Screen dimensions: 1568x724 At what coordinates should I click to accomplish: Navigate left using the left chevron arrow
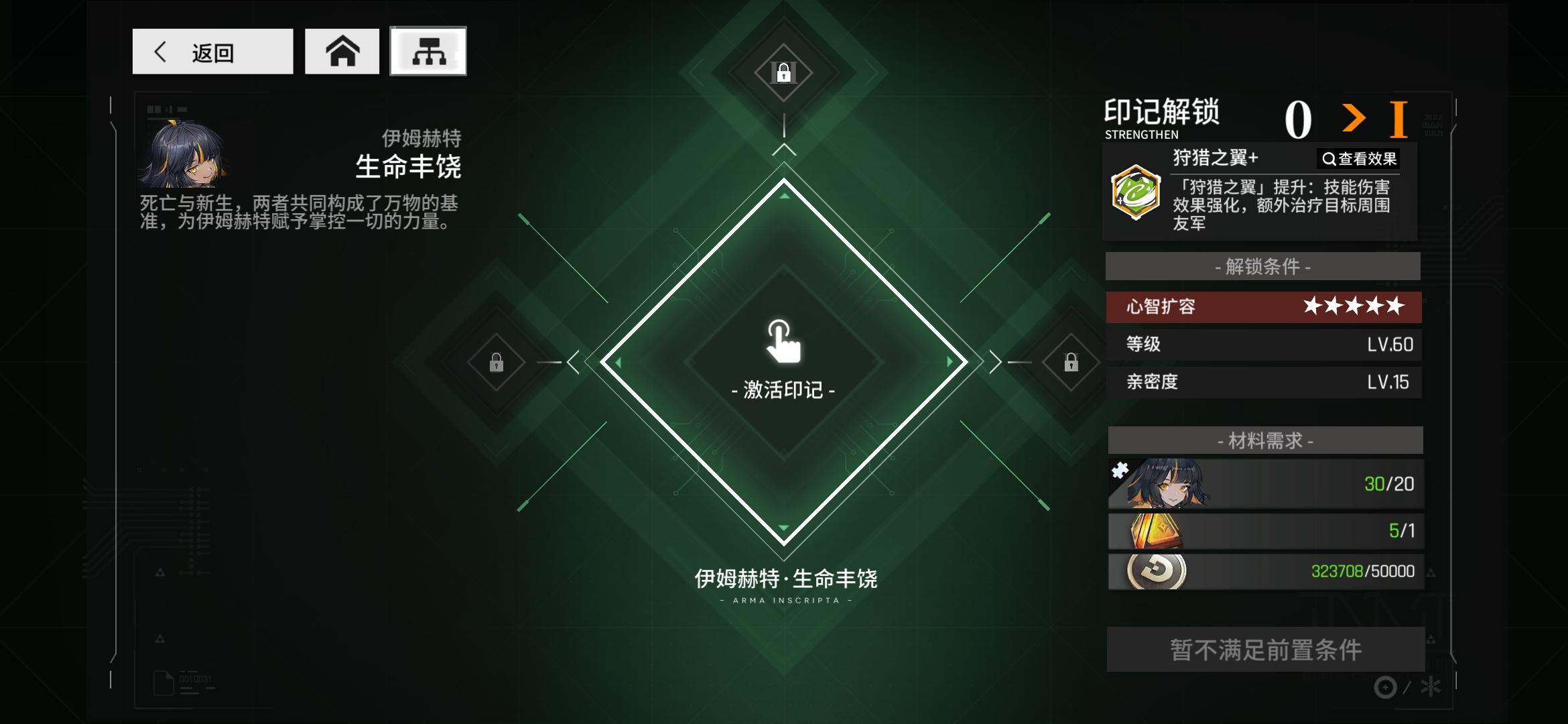[x=573, y=362]
